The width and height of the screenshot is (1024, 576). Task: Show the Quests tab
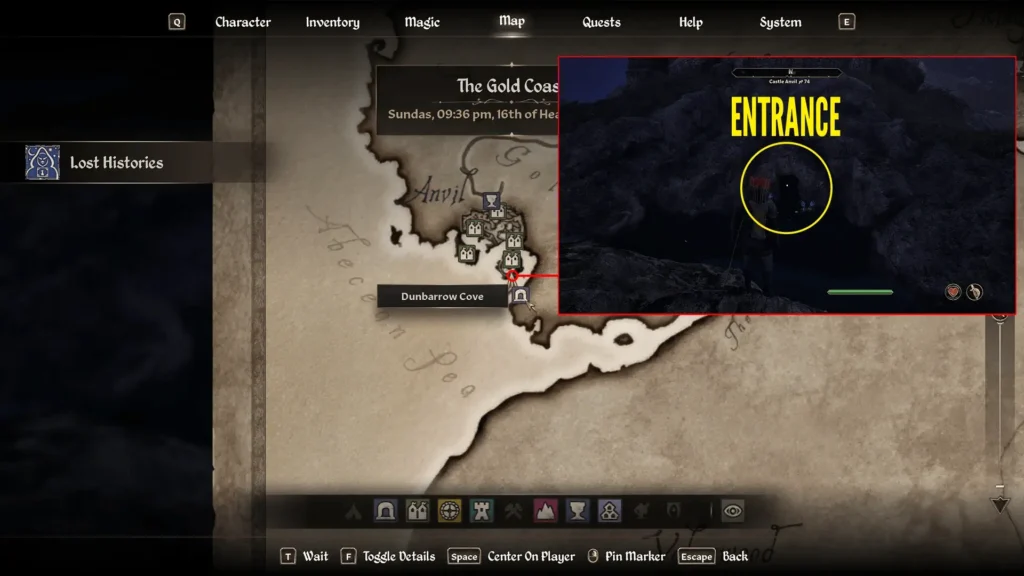pos(601,22)
